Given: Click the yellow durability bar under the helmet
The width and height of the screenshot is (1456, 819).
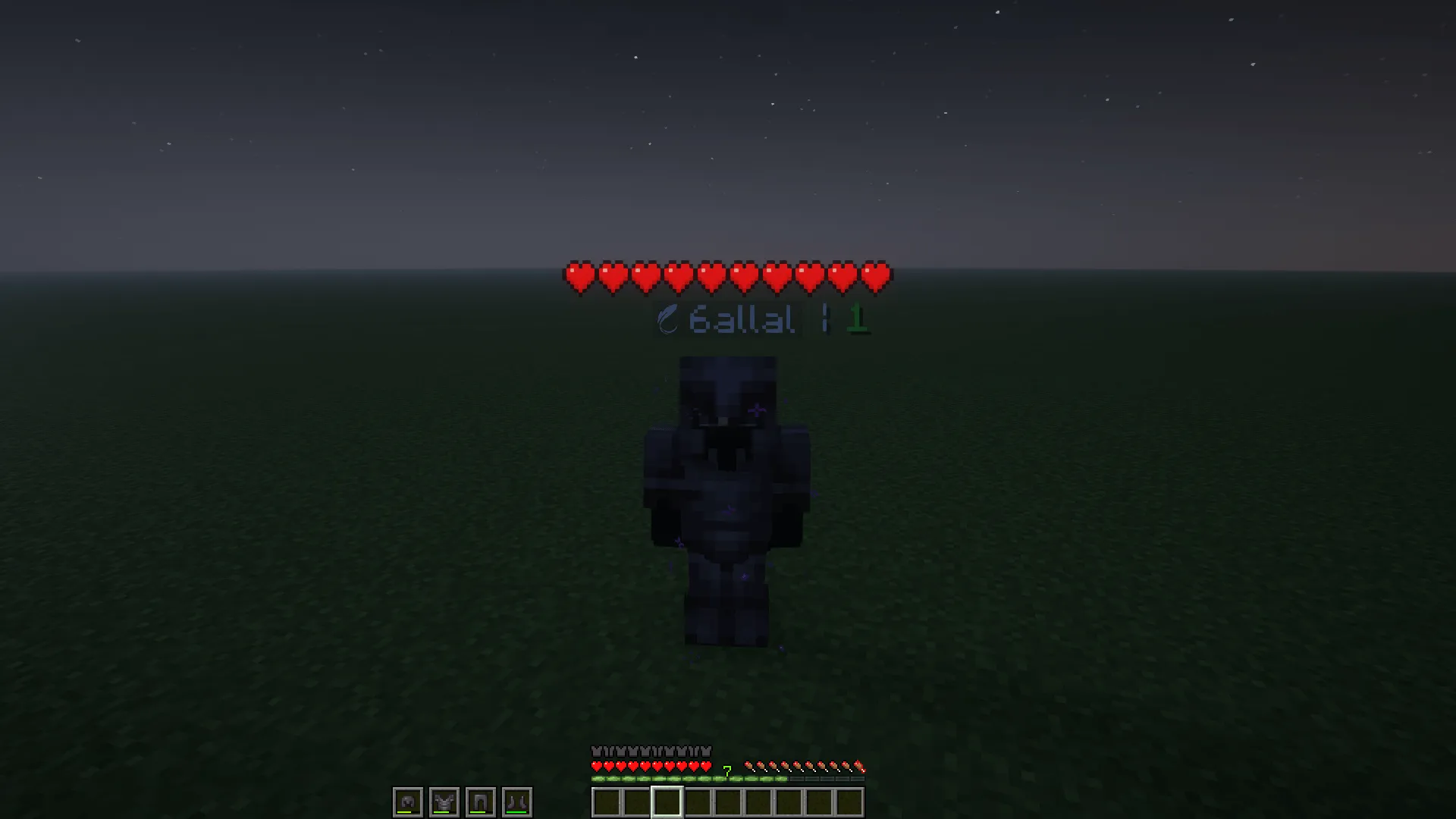Looking at the screenshot, I should 403,814.
